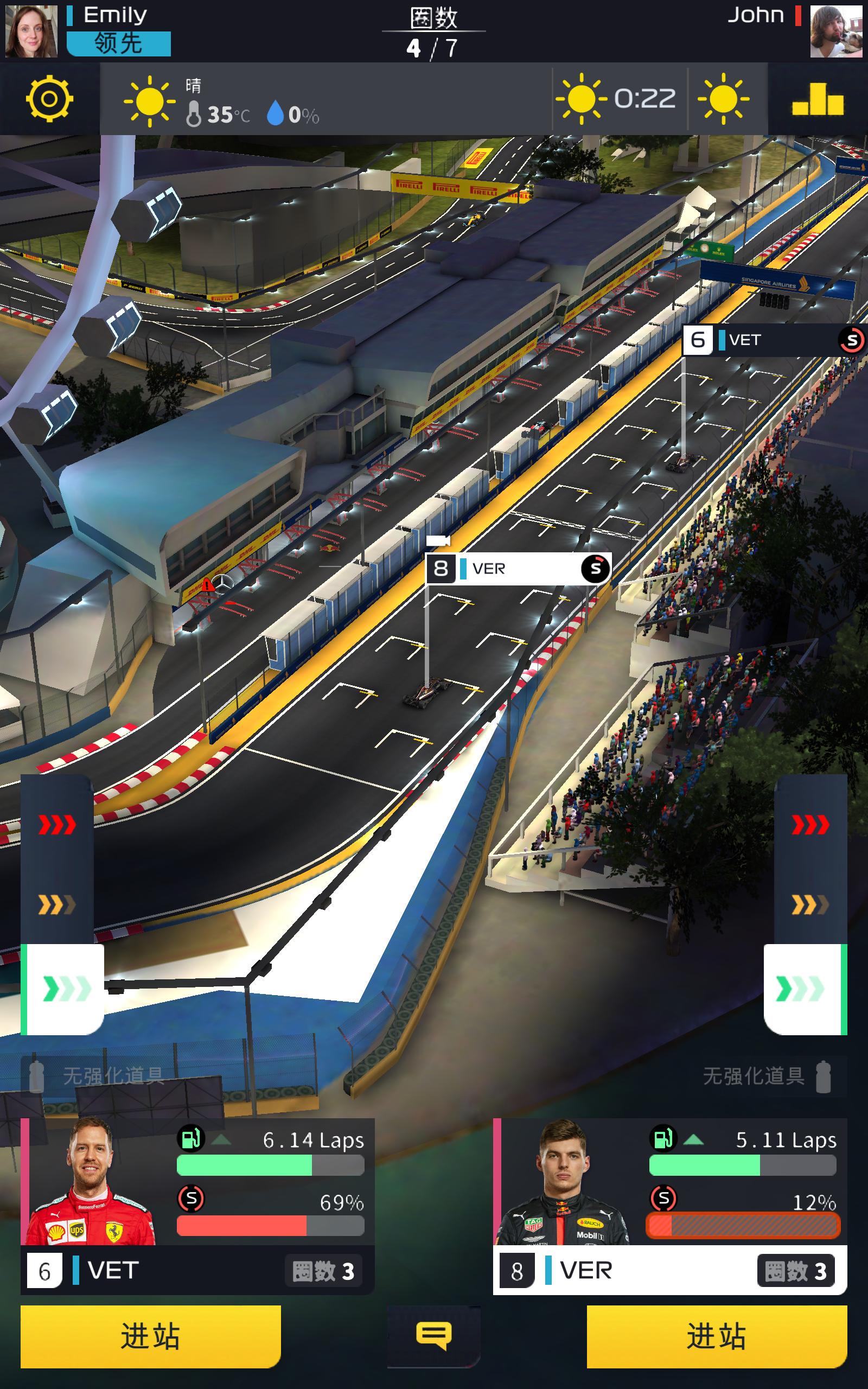
Task: Select the Vettel driver card
Action: tap(197, 1205)
